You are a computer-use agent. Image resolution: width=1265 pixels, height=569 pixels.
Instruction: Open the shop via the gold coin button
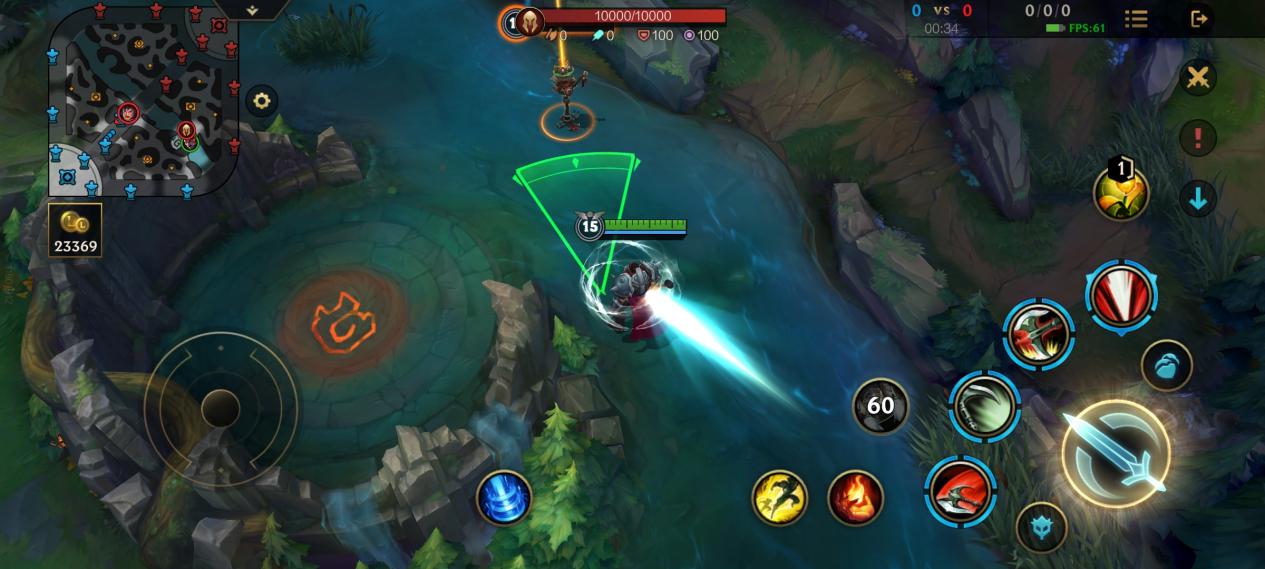(75, 230)
